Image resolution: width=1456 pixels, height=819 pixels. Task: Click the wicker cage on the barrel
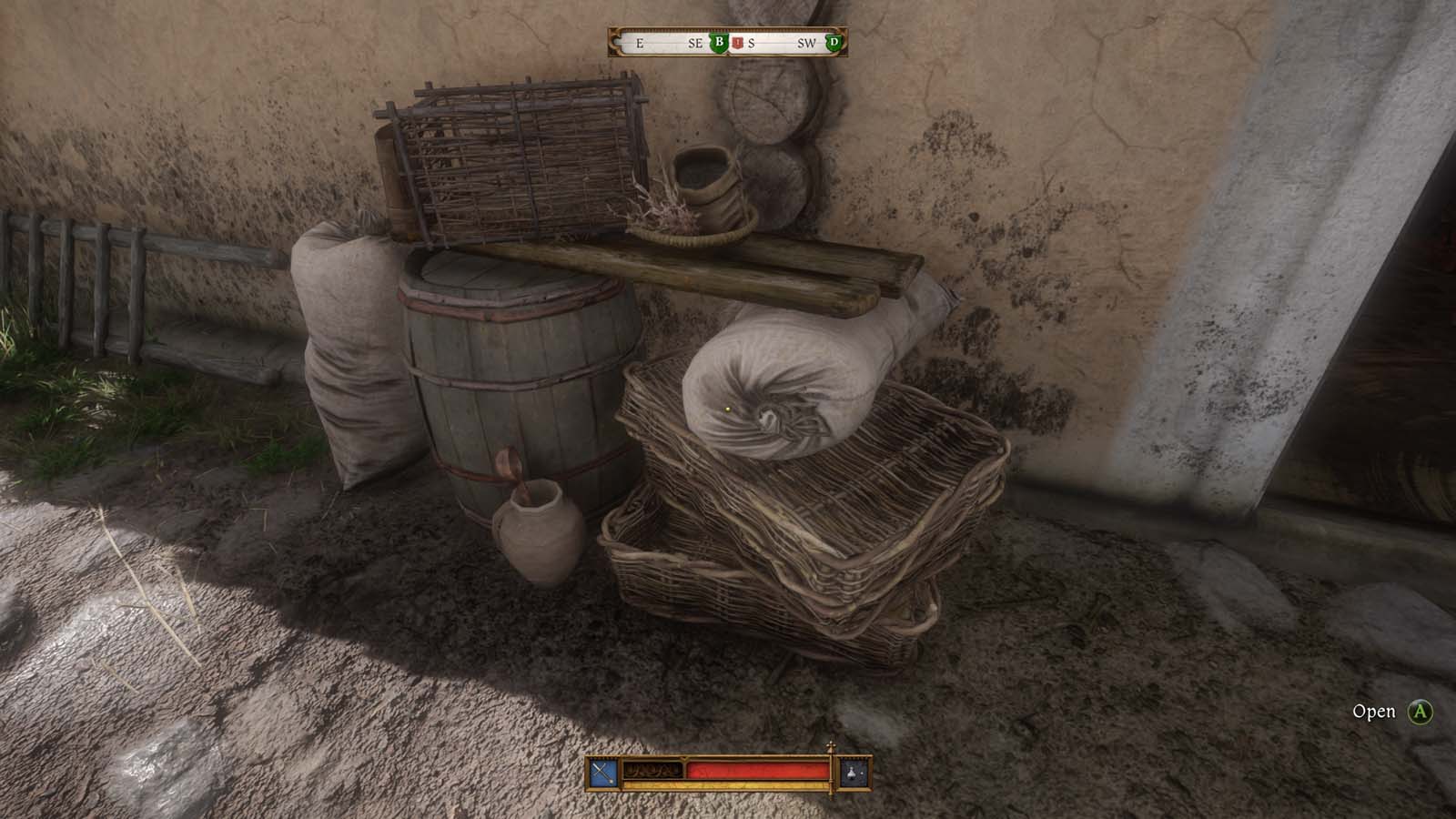pos(519,159)
